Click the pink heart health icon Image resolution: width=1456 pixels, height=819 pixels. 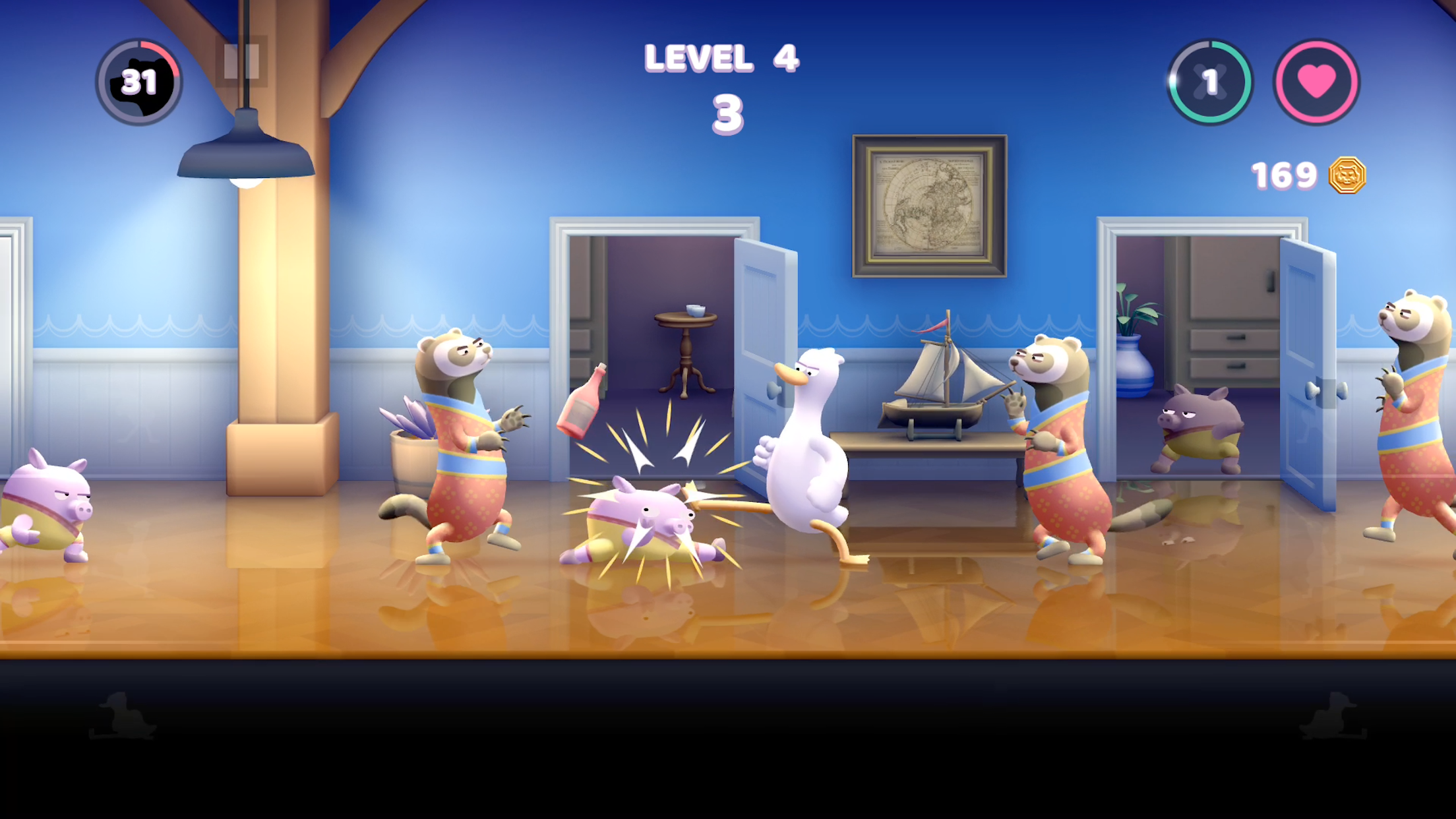pos(1318,79)
